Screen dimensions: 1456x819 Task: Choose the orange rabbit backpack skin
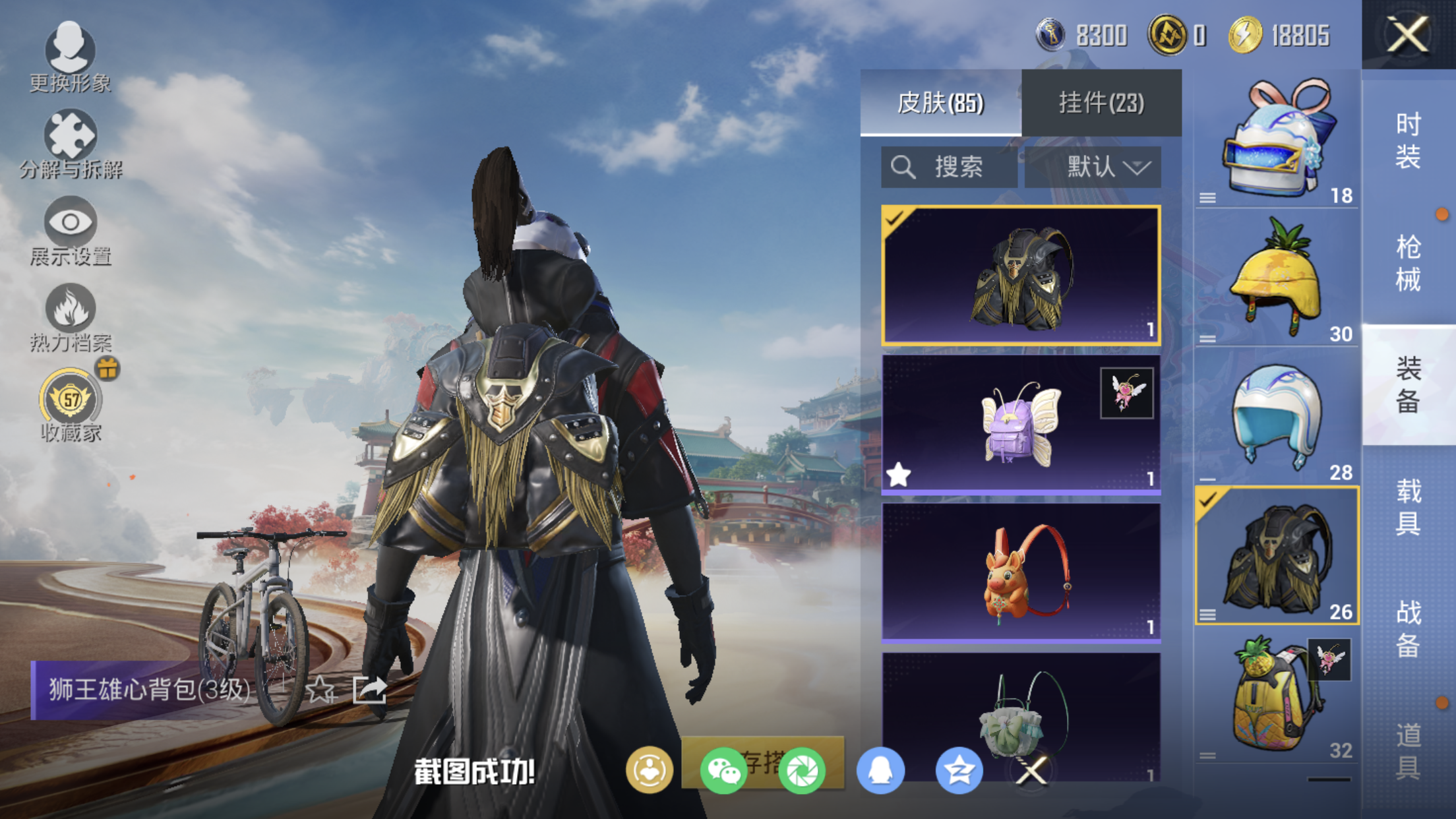(x=1020, y=572)
